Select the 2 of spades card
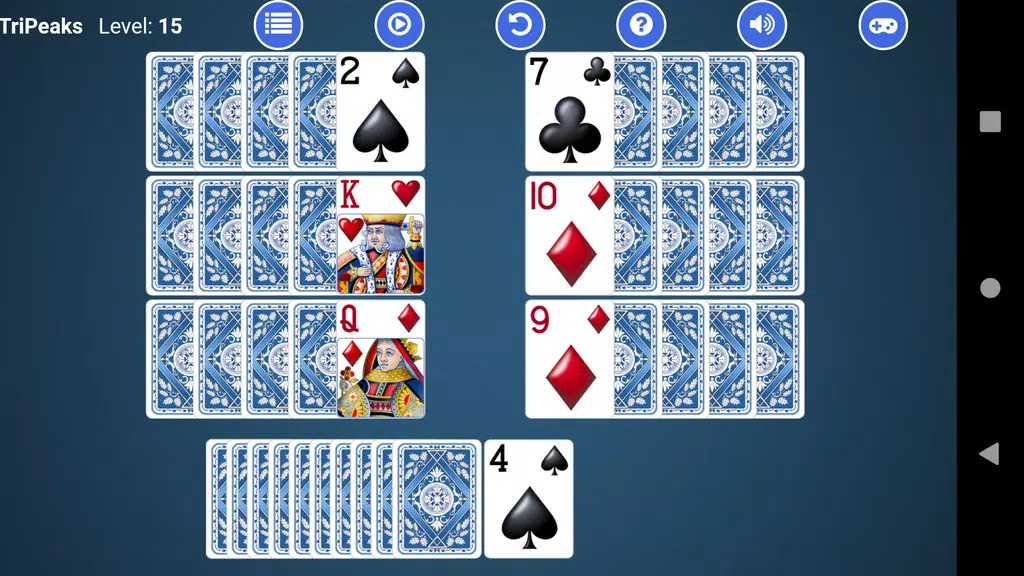 click(x=380, y=112)
